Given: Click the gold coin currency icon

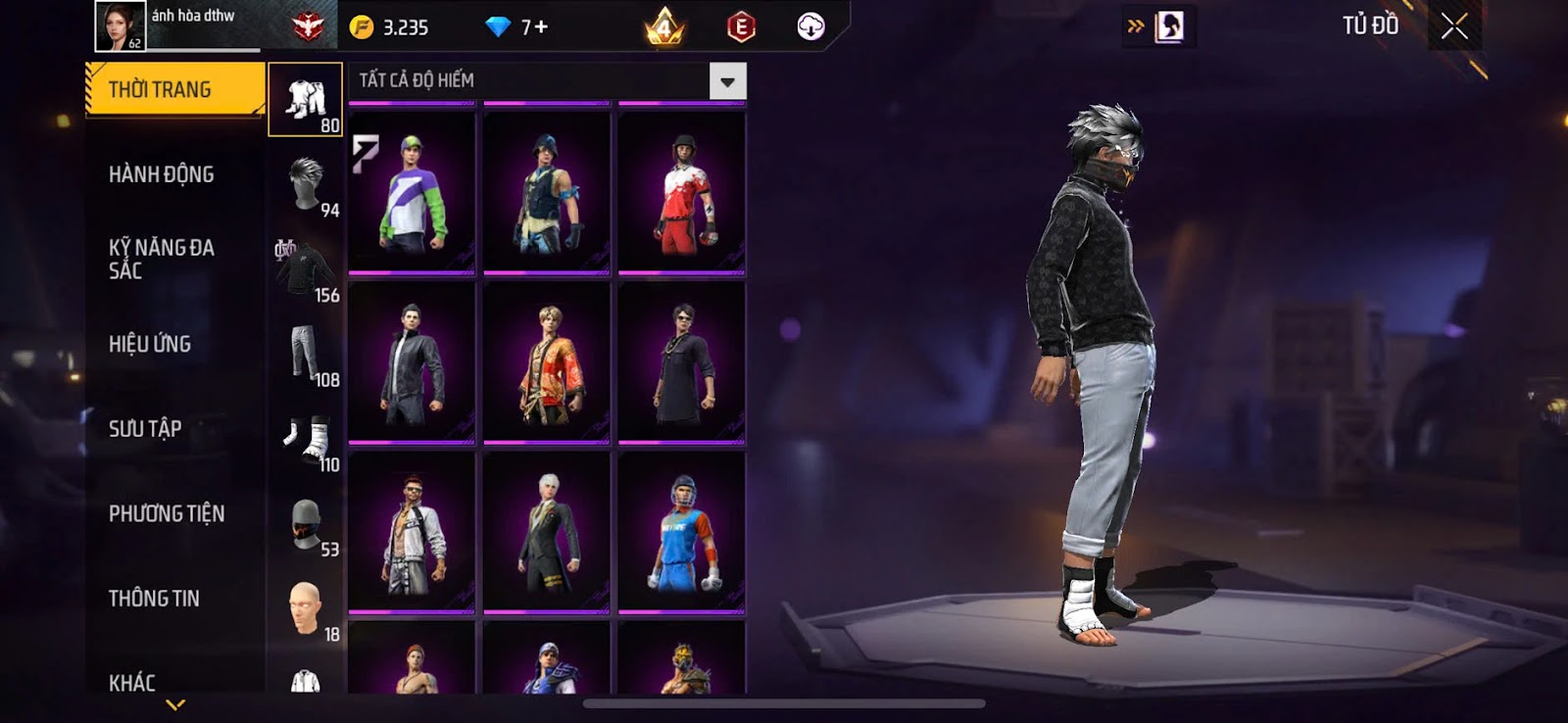Looking at the screenshot, I should tap(362, 27).
